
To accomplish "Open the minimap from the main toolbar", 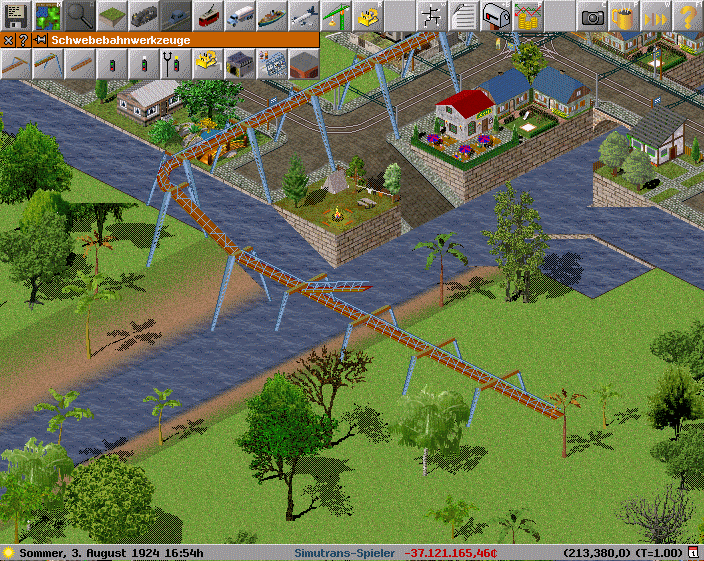I will [x=48, y=16].
